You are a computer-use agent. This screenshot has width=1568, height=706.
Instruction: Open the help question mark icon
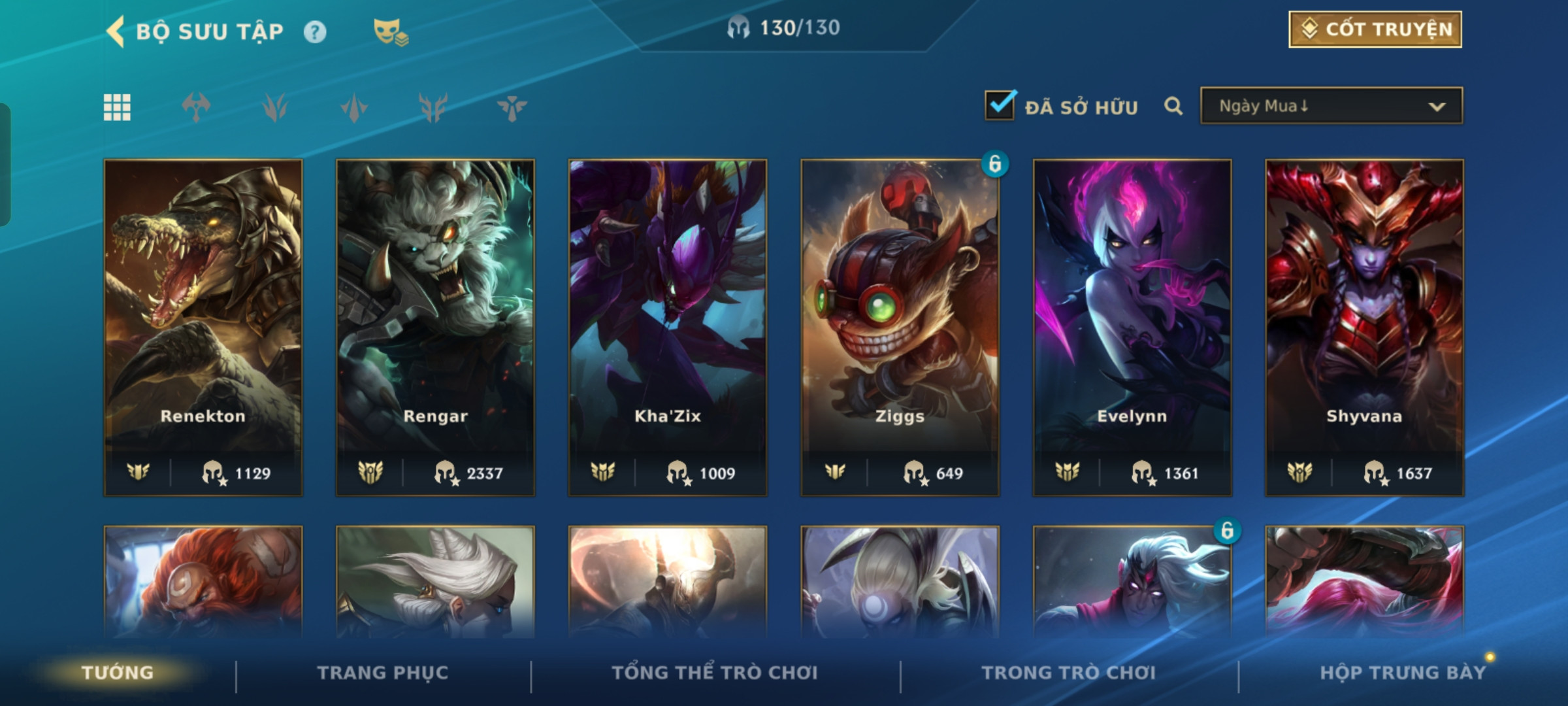315,31
